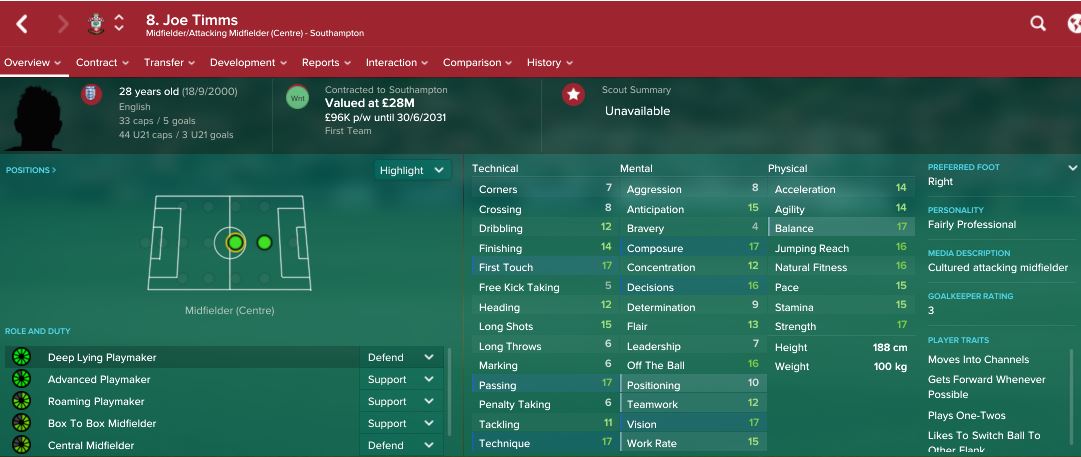Click the Southampton club badge

tap(96, 23)
